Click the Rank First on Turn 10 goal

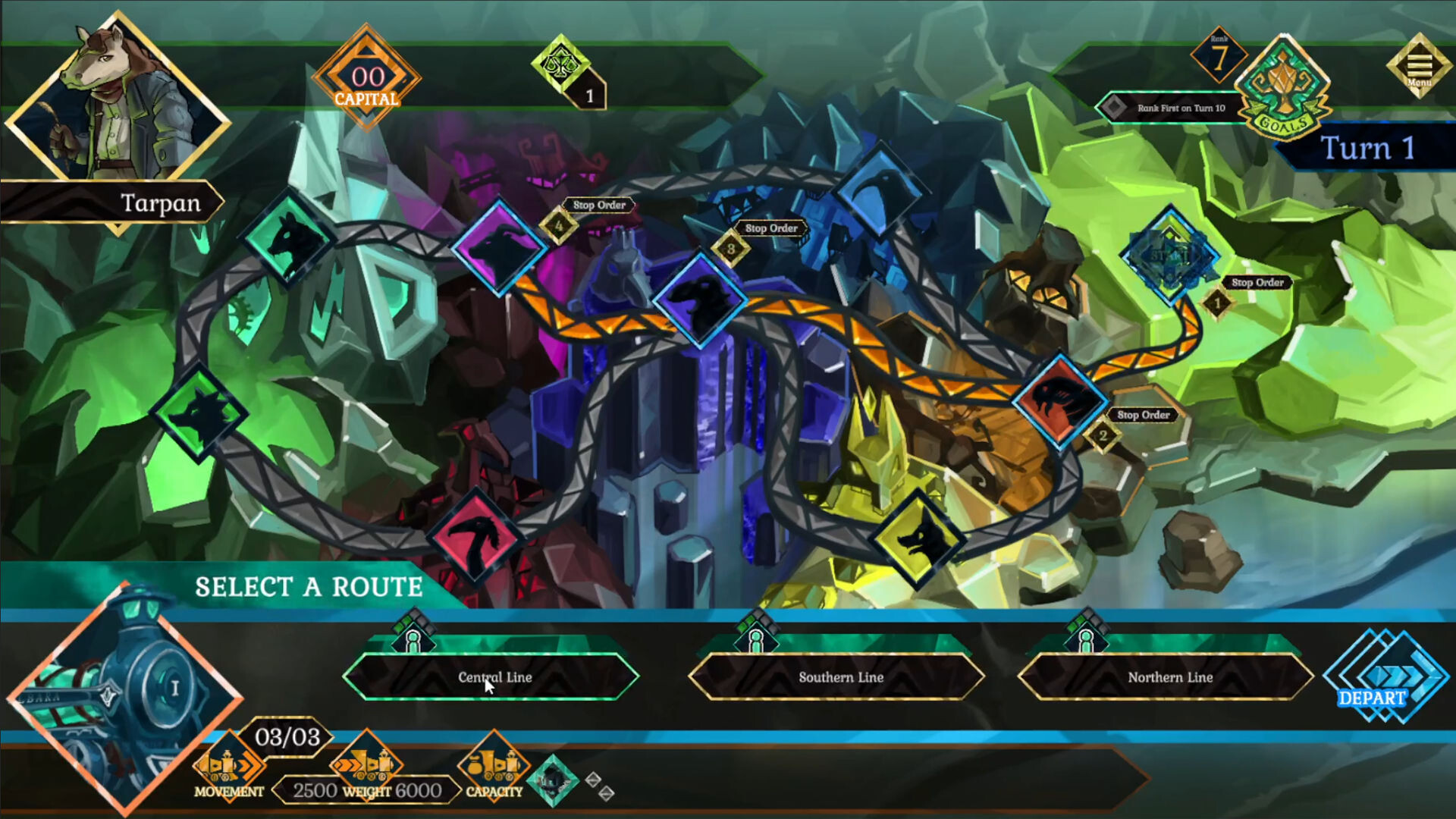1172,108
